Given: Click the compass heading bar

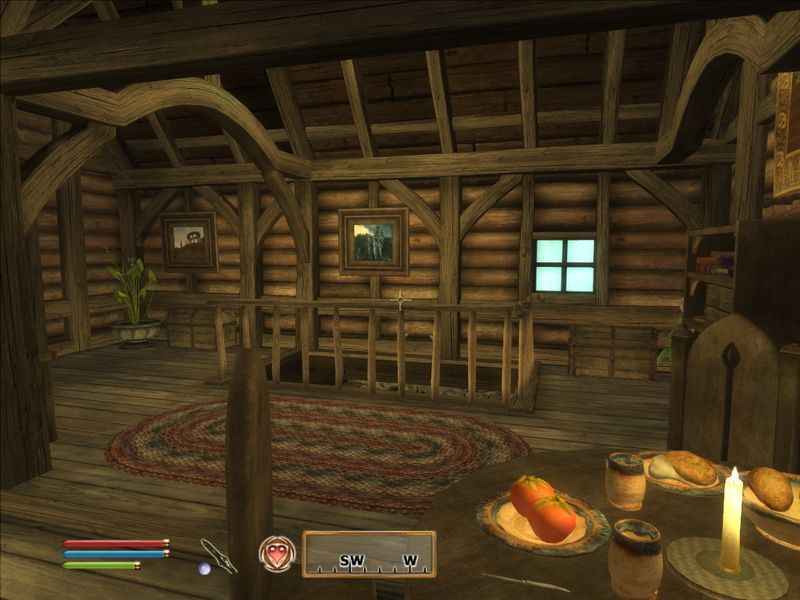Looking at the screenshot, I should click(x=369, y=554).
